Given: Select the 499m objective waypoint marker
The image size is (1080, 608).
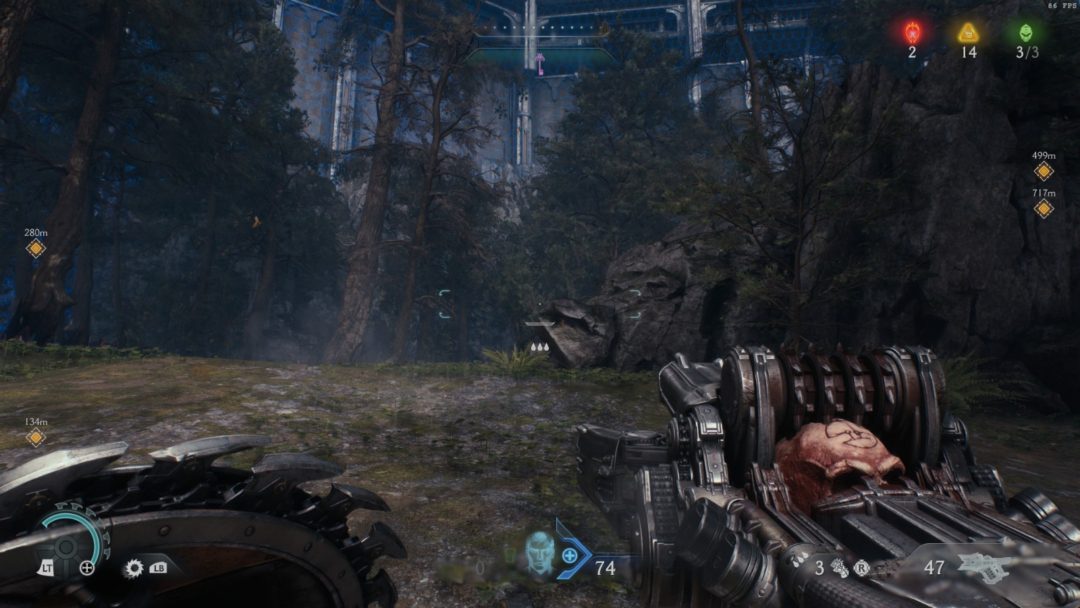Looking at the screenshot, I should pyautogui.click(x=1044, y=171).
